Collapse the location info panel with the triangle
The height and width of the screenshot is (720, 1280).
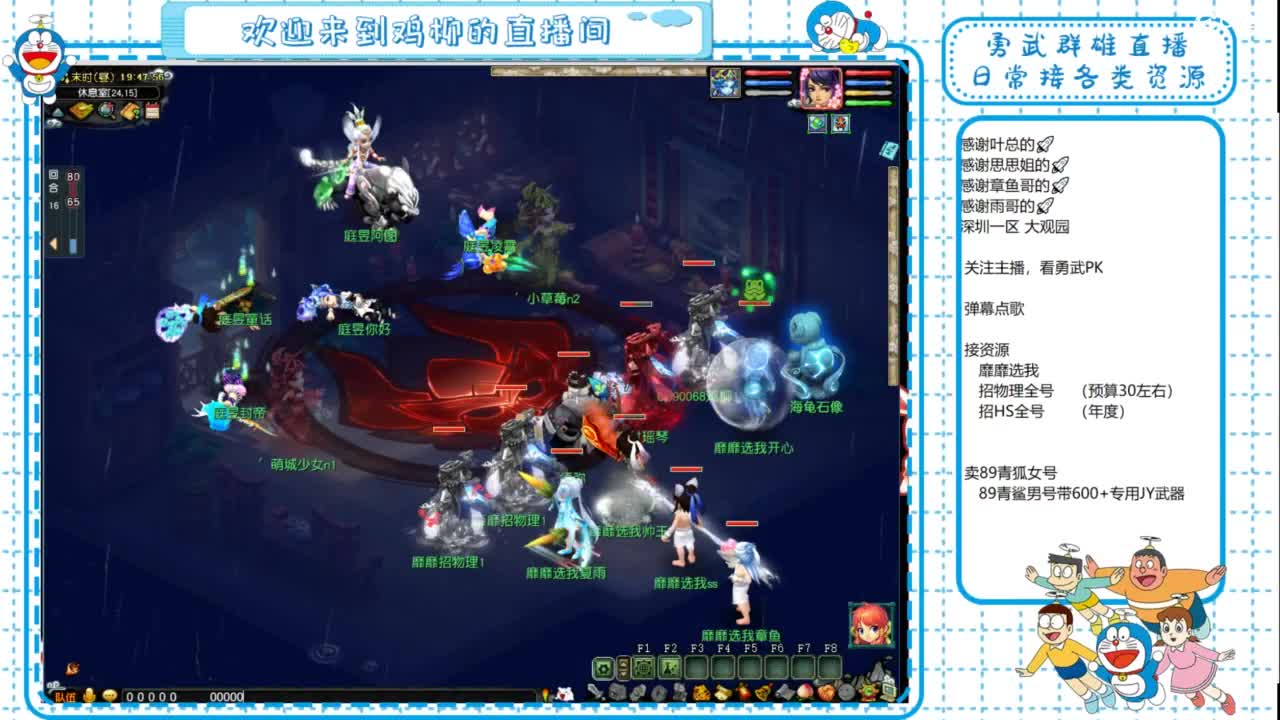point(57,112)
